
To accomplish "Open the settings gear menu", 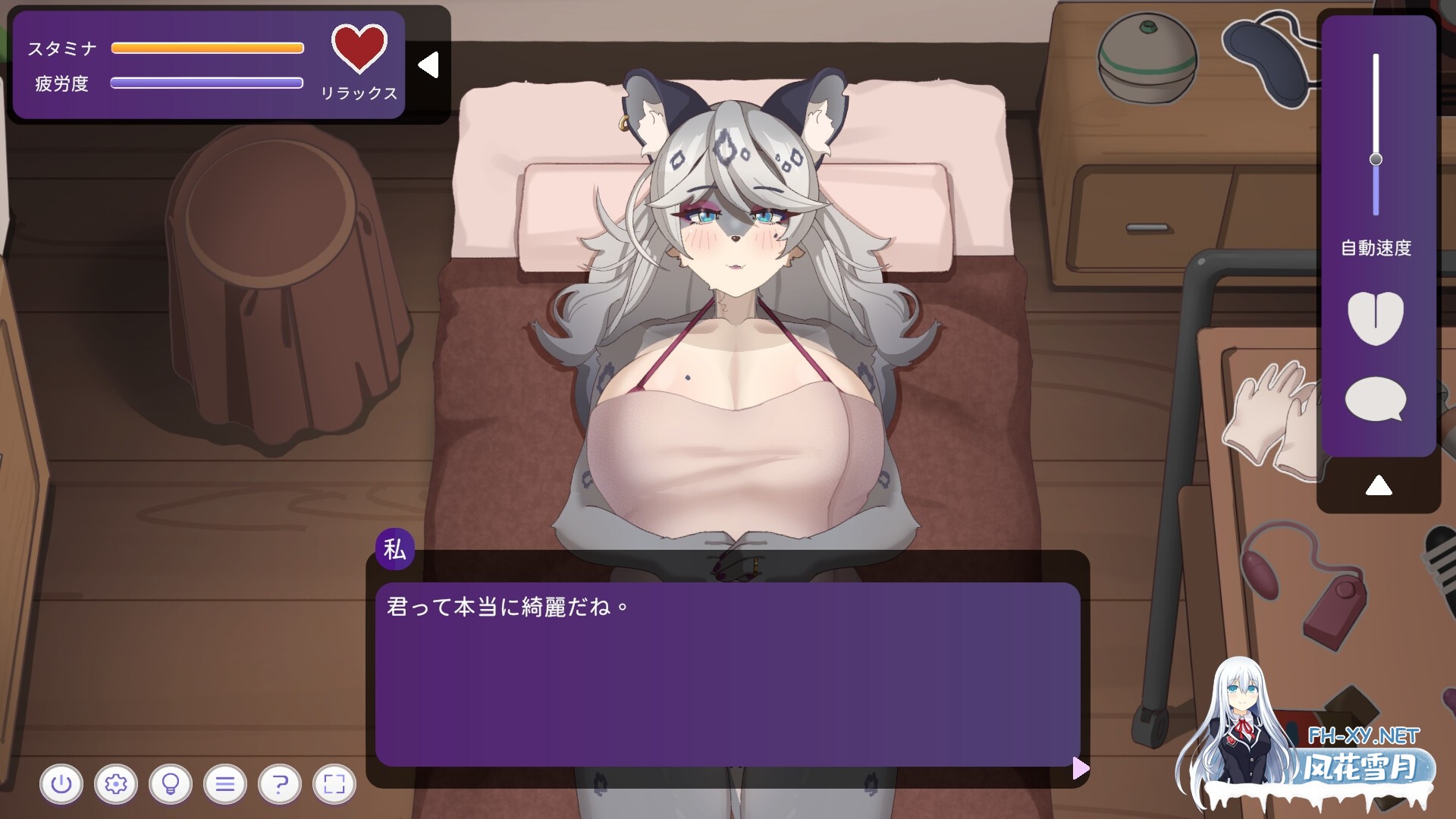I will (x=116, y=785).
